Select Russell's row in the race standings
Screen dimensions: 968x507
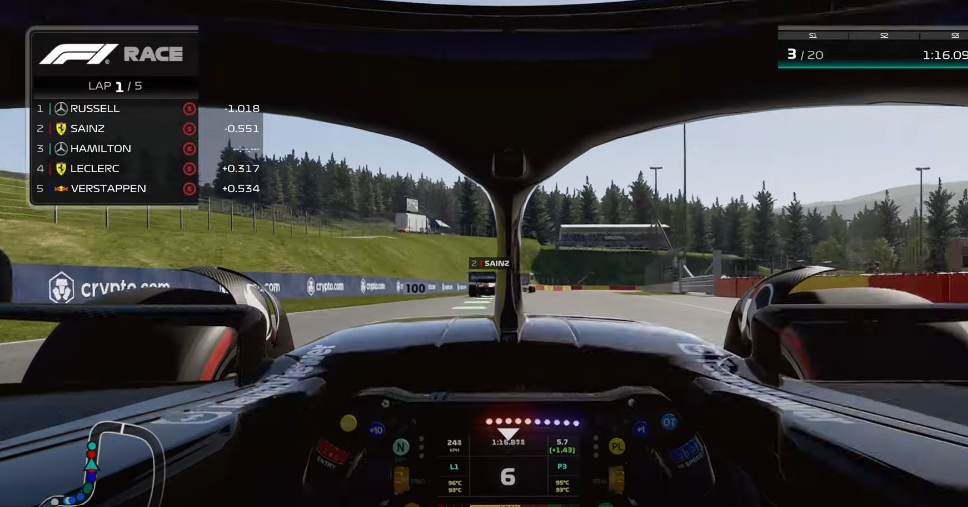(x=115, y=108)
